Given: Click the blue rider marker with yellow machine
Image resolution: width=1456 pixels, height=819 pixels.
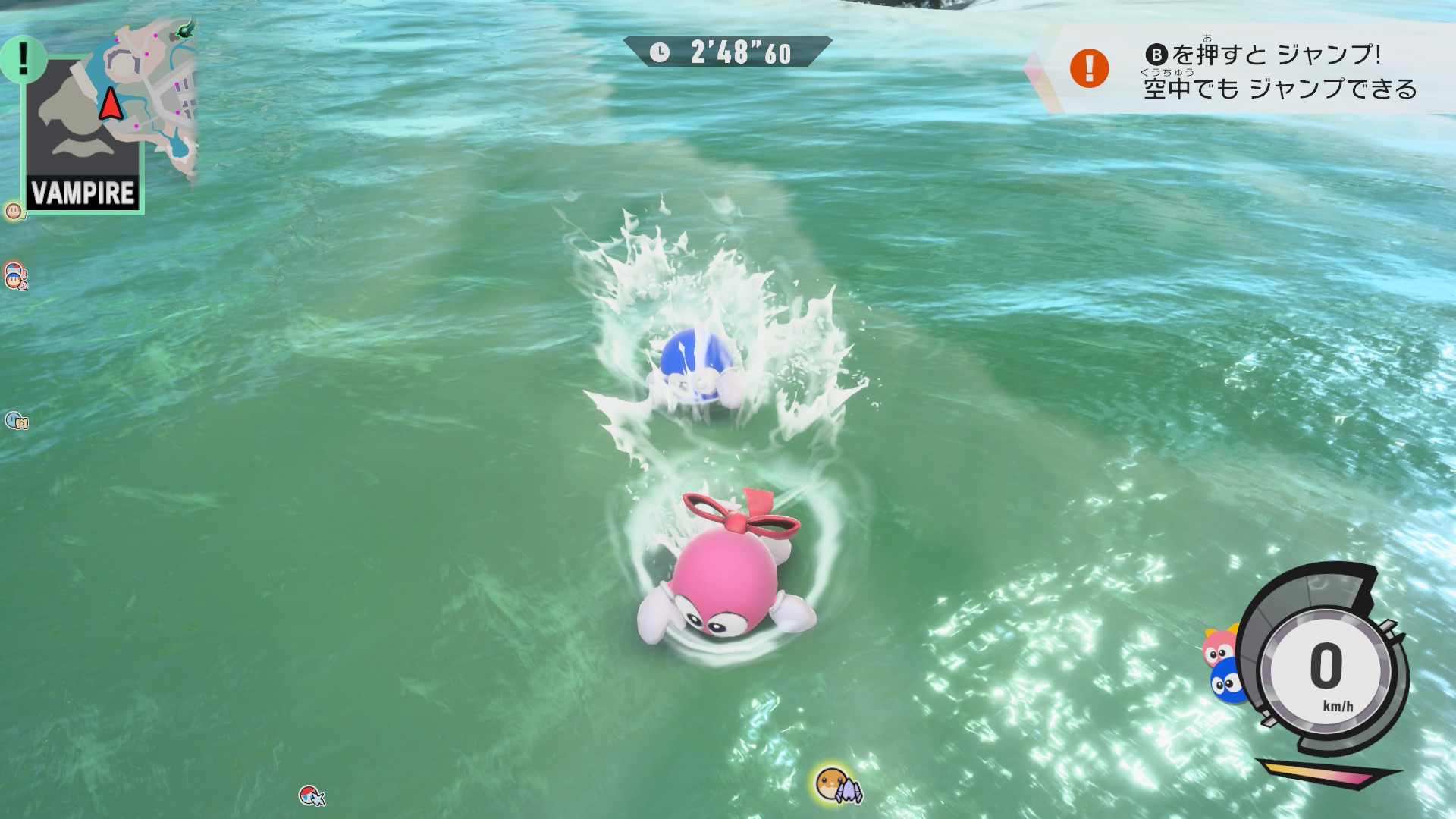Looking at the screenshot, I should pyautogui.click(x=16, y=420).
